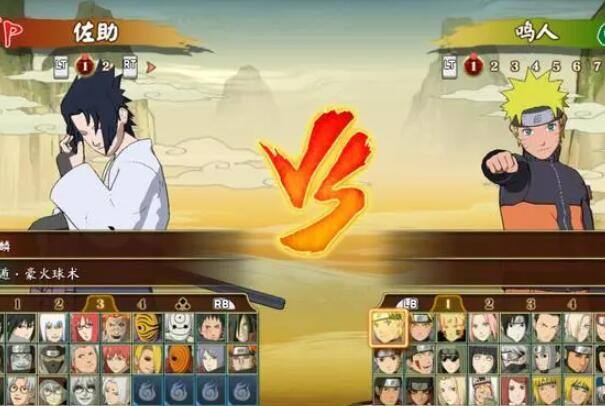Image resolution: width=605 pixels, height=406 pixels.
Task: Open page 4 tab in left roster
Action: (141, 303)
